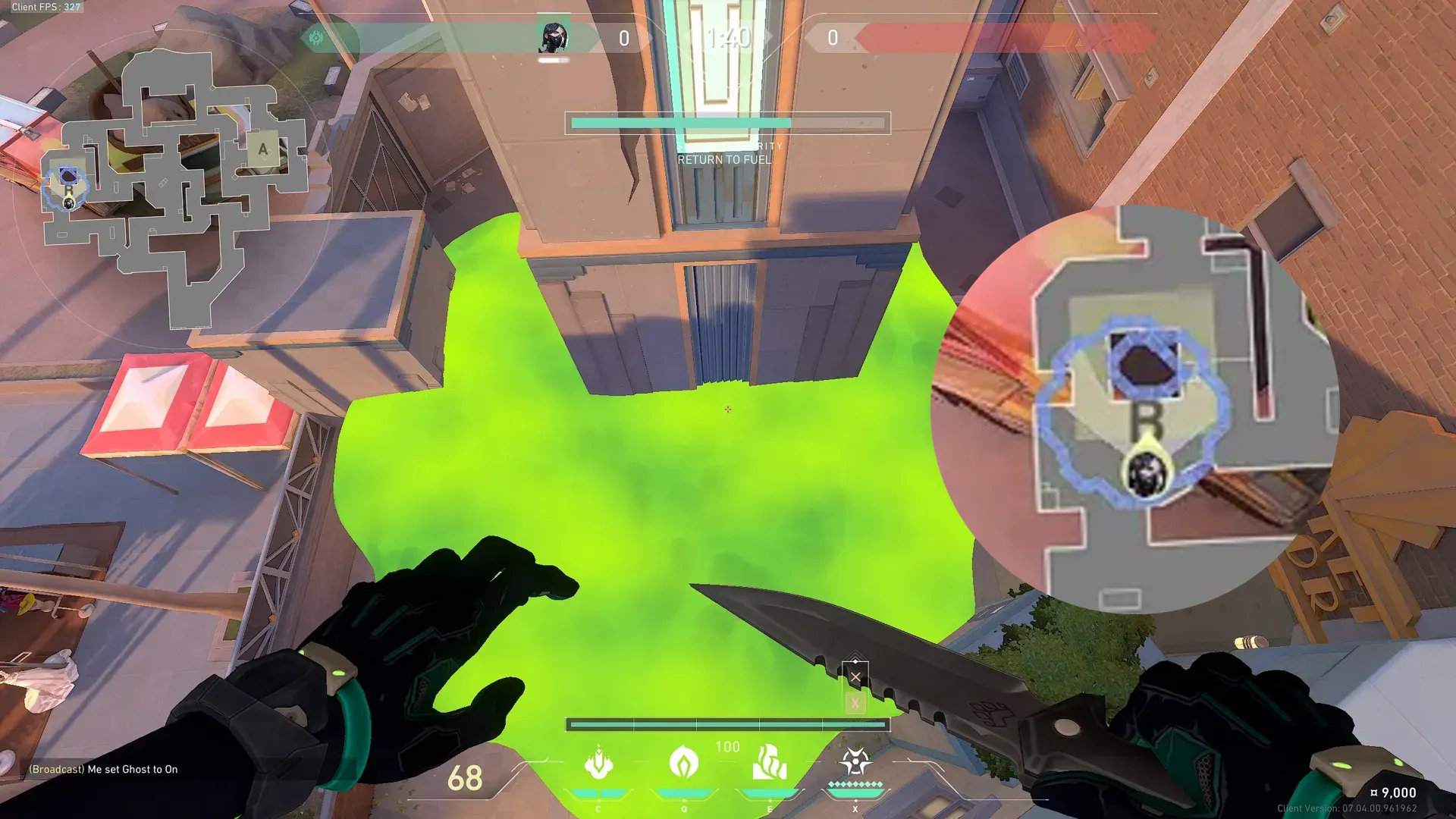Select the Broadcast chat message line
Screen dimensions: 1456x819
[x=104, y=769]
